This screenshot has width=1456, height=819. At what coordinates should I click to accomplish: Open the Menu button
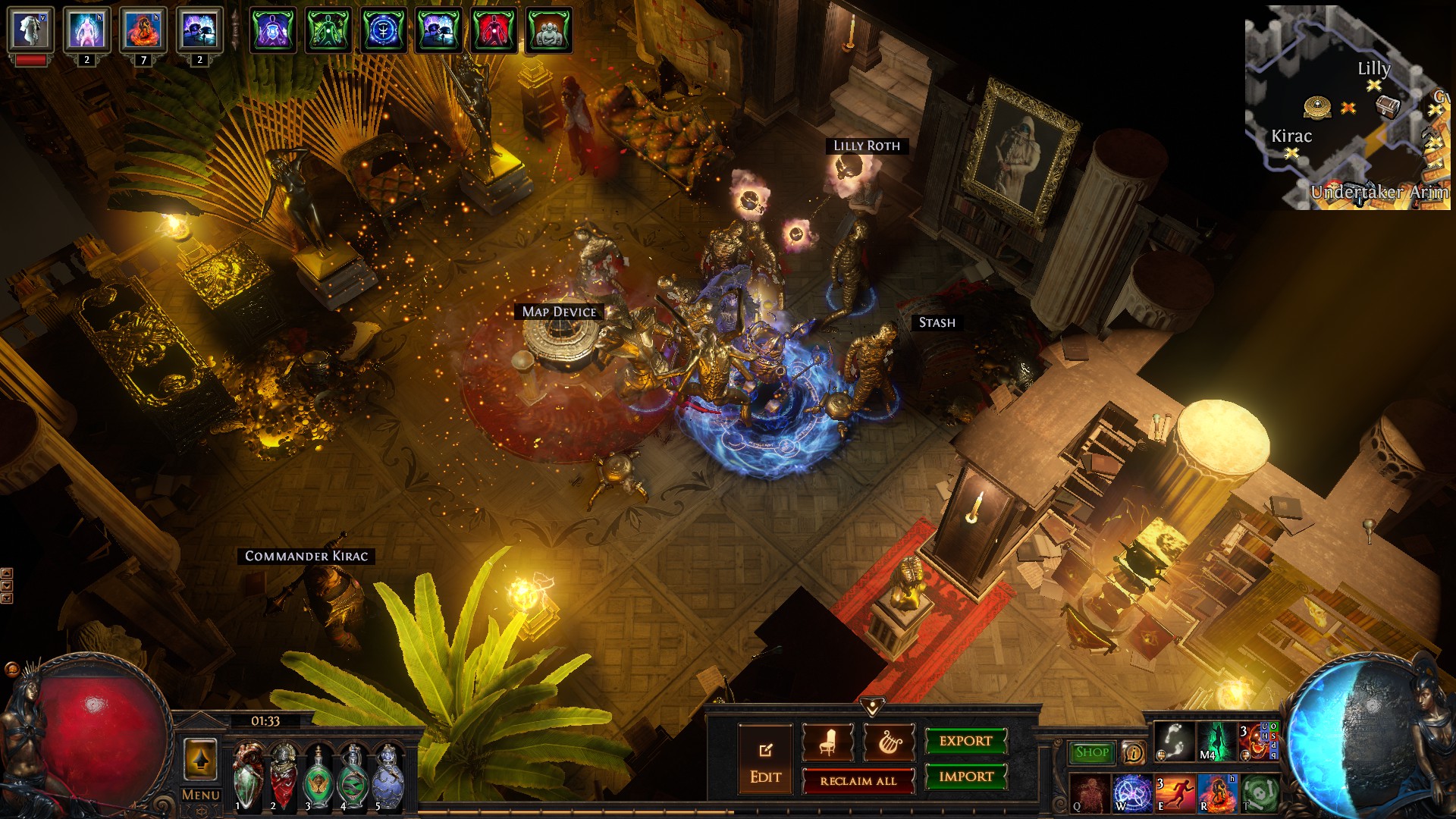(200, 795)
